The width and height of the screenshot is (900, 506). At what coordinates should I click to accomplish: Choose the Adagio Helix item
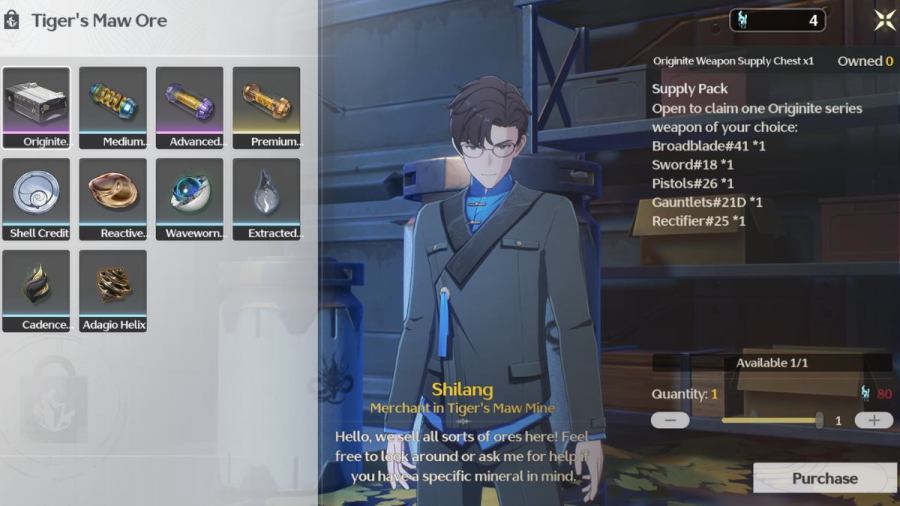[x=113, y=291]
